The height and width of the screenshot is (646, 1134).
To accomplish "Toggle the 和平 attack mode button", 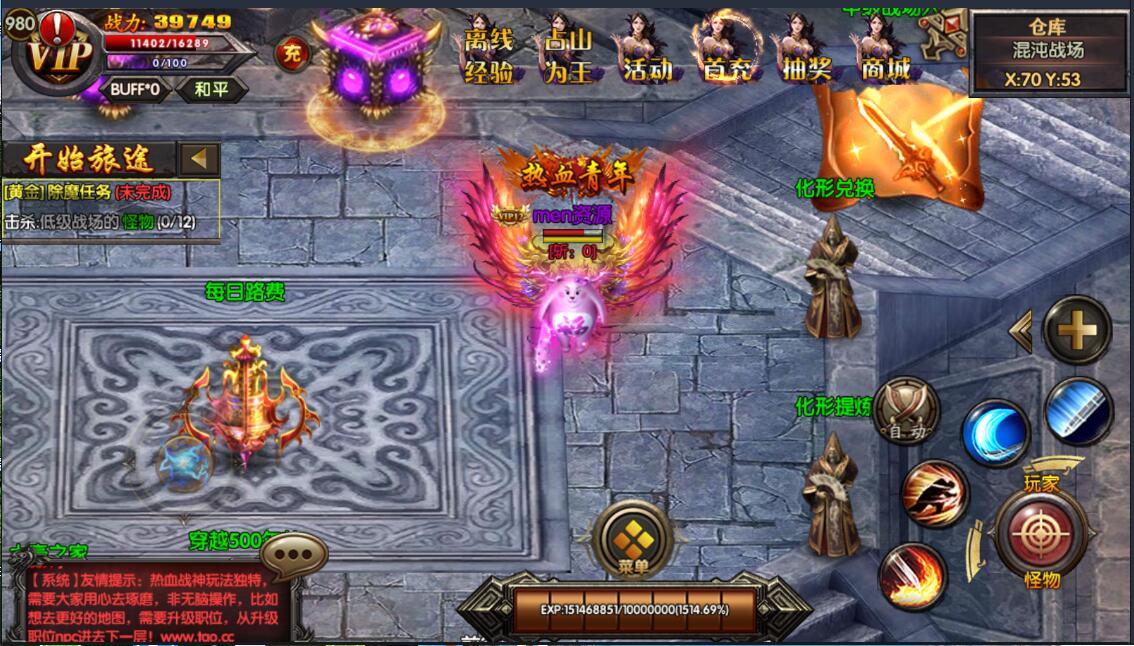I will coord(210,88).
